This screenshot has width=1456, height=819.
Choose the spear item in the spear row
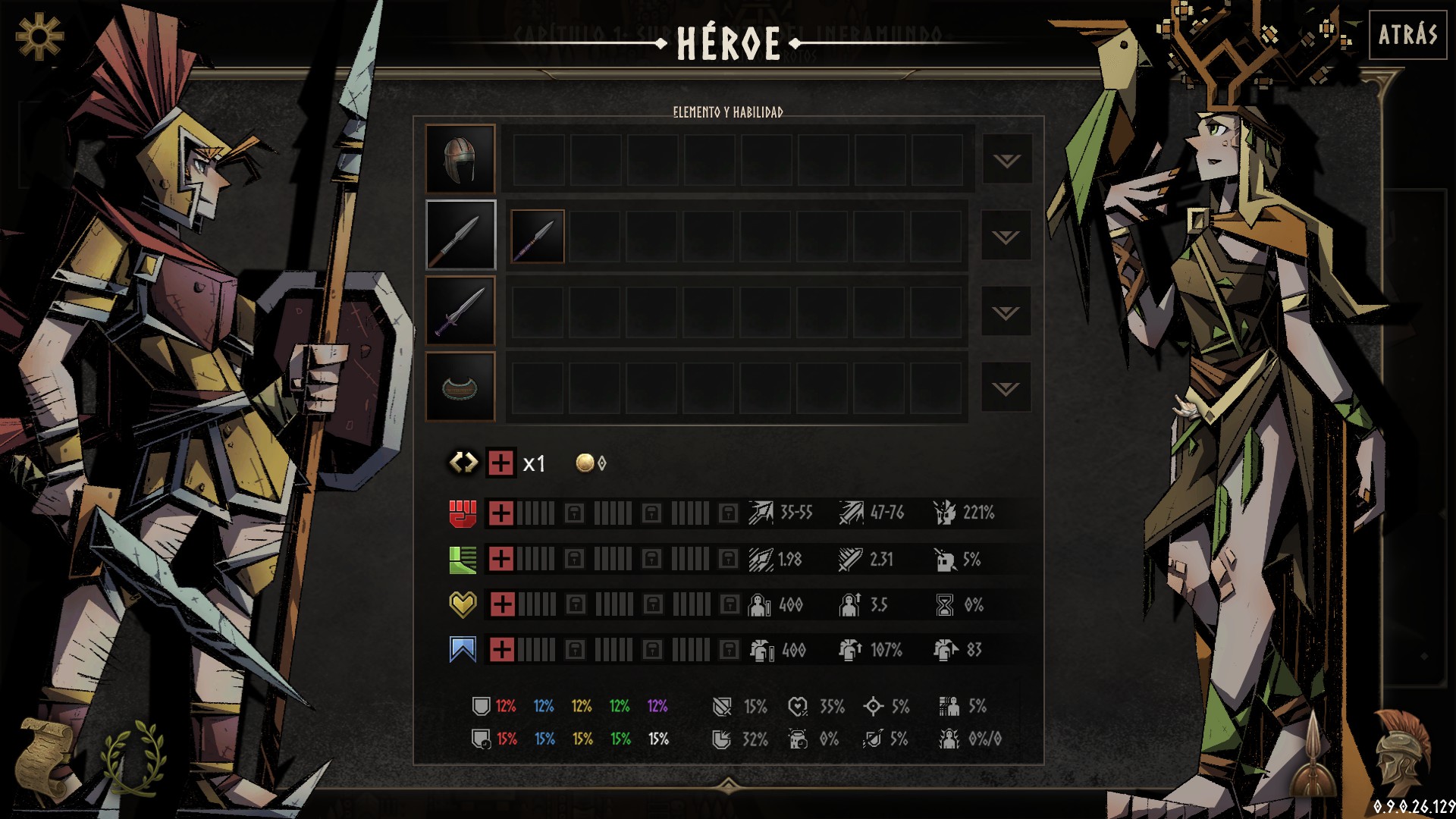(x=538, y=237)
